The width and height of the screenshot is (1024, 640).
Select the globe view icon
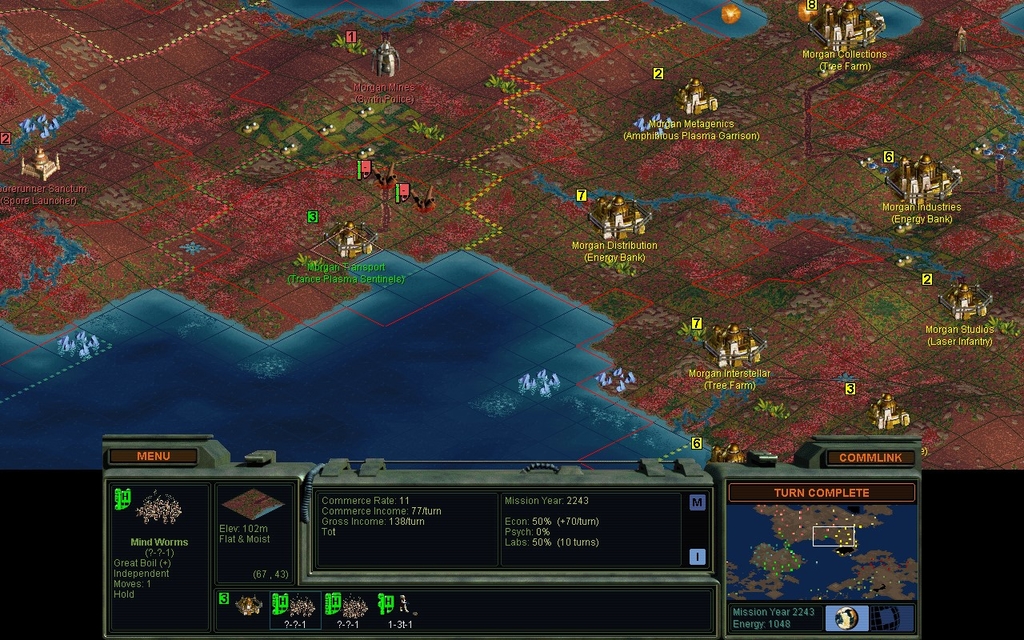point(846,617)
